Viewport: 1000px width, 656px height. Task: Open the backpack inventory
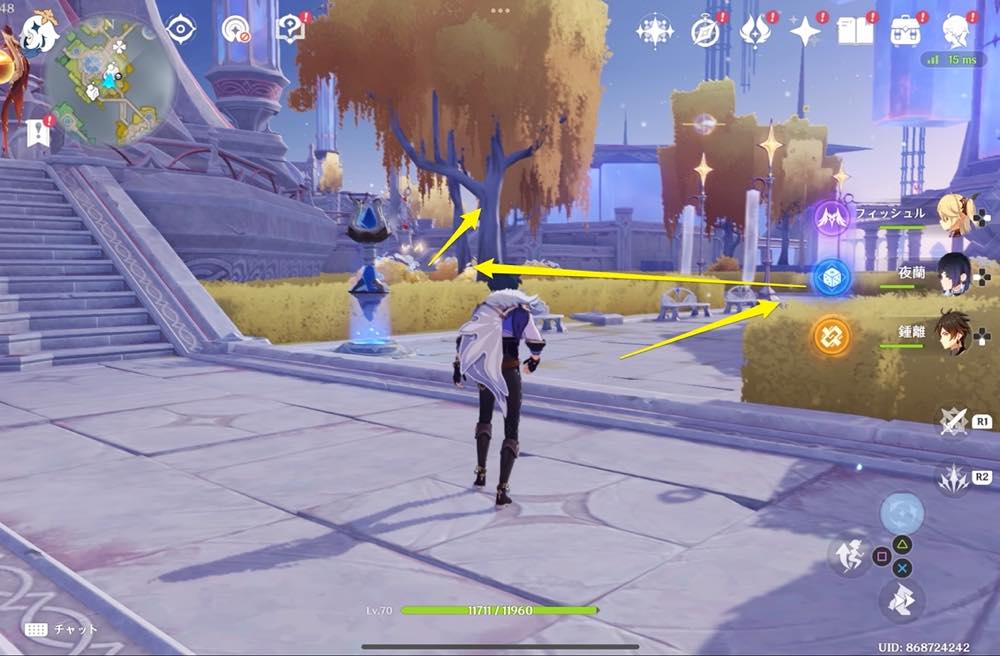point(907,32)
